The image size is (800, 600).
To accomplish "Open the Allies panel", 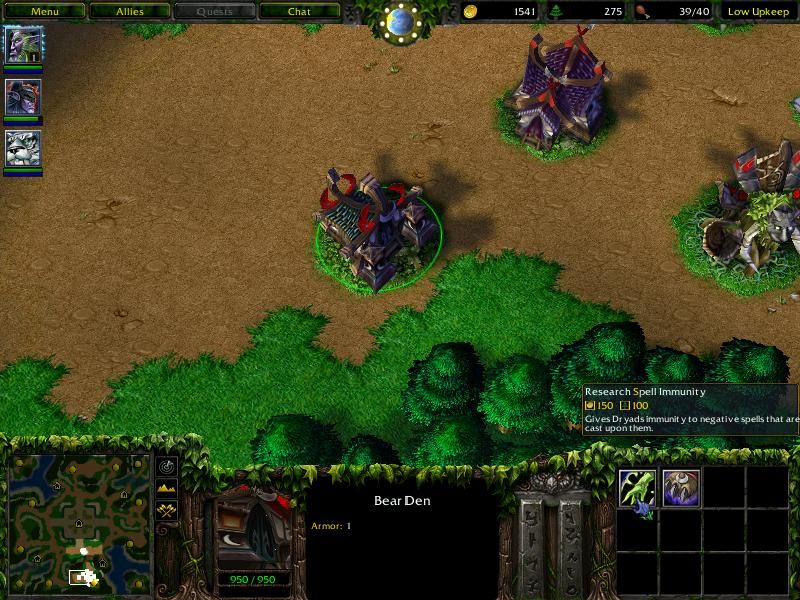I will click(x=130, y=12).
